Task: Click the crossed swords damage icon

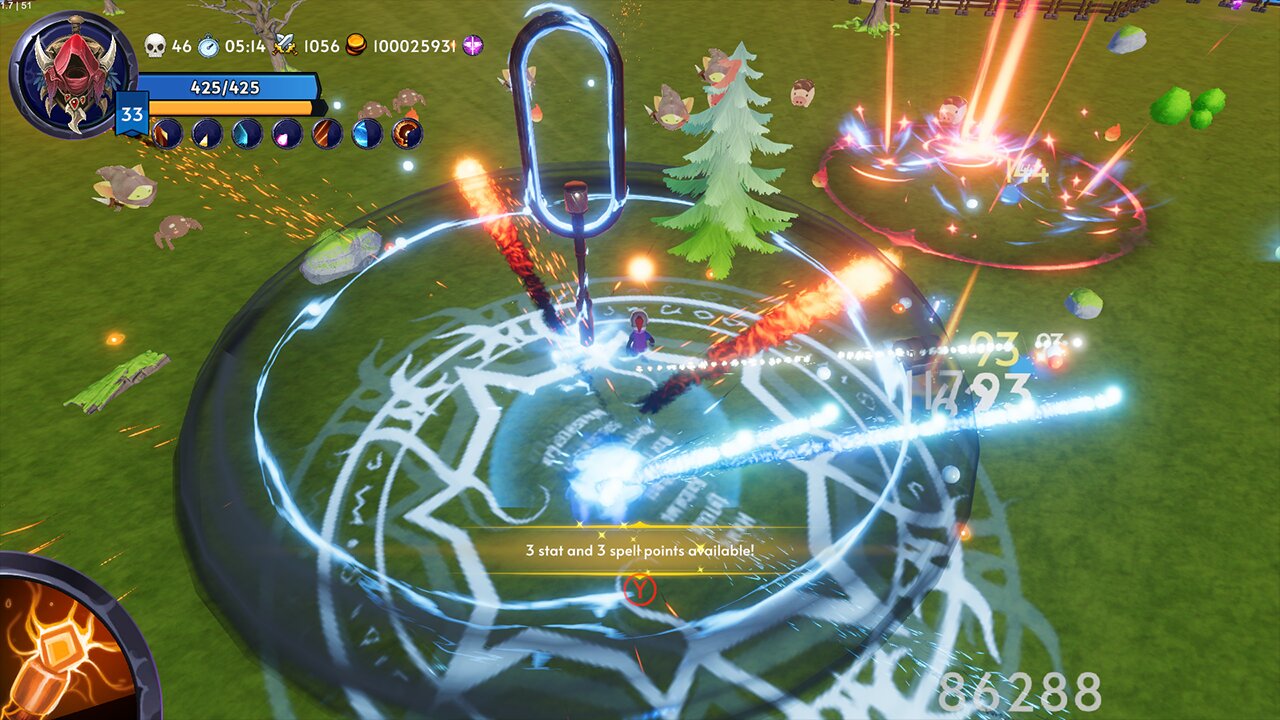Action: point(285,45)
